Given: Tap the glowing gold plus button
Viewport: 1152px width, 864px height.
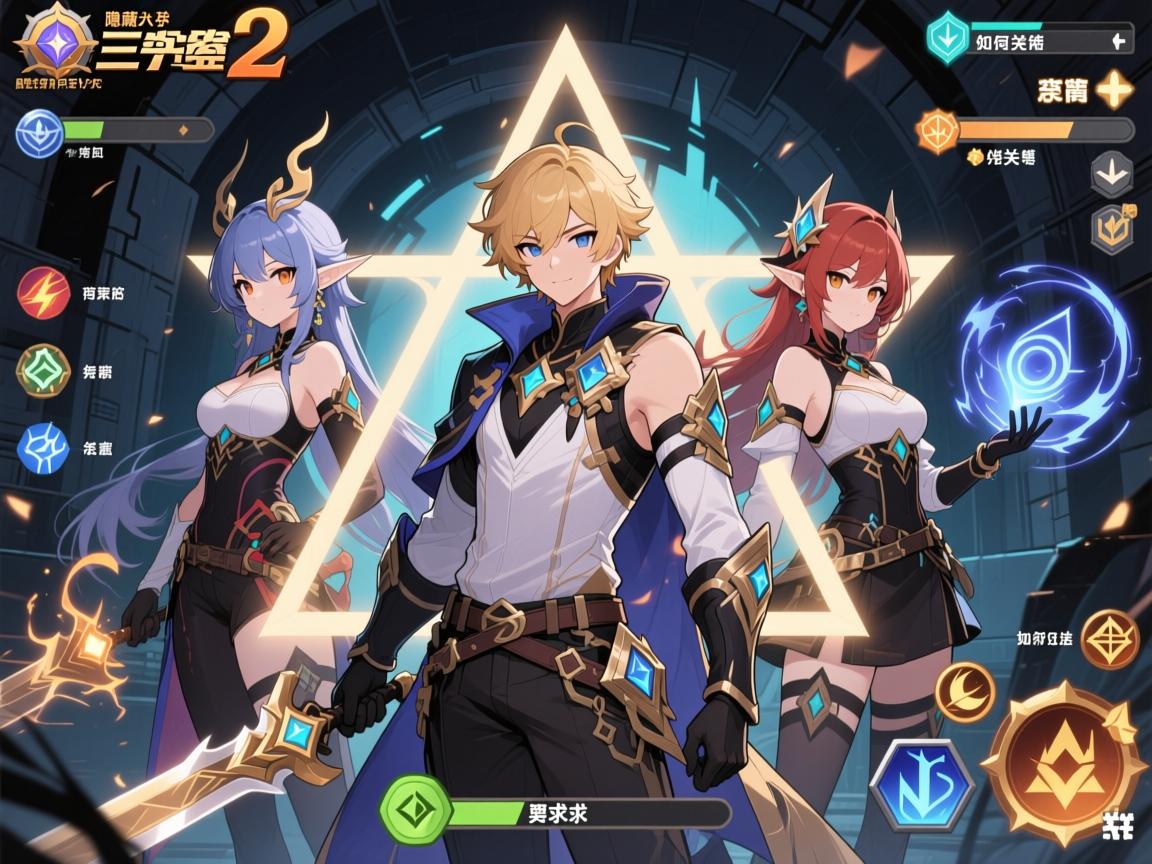Looking at the screenshot, I should 1114,92.
